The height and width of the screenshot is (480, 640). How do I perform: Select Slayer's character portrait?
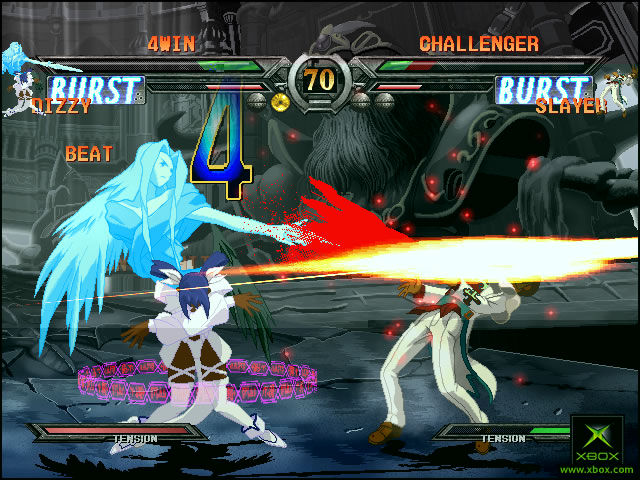(x=620, y=83)
